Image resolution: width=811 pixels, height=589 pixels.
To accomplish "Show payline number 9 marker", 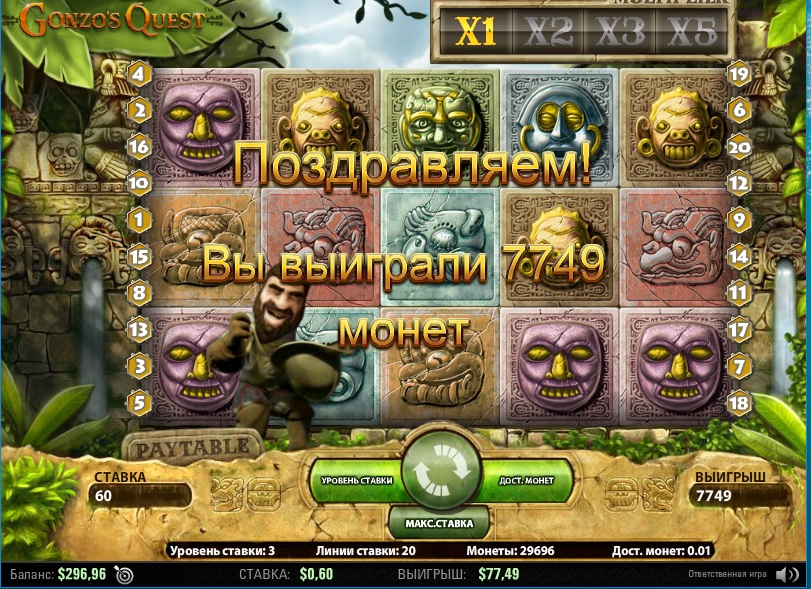I will [x=739, y=219].
